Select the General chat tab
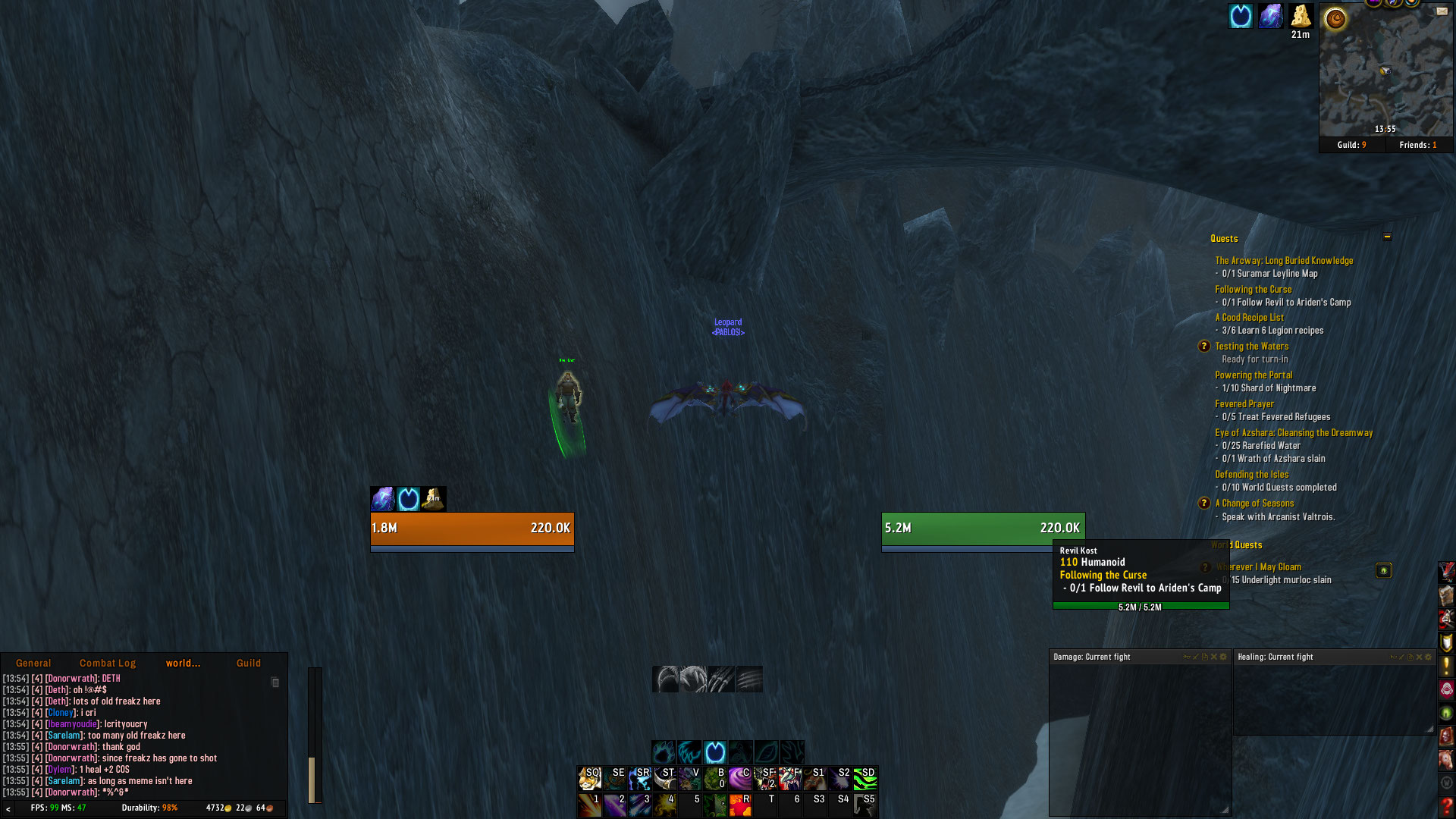Screen dimensions: 1456x819 33,663
